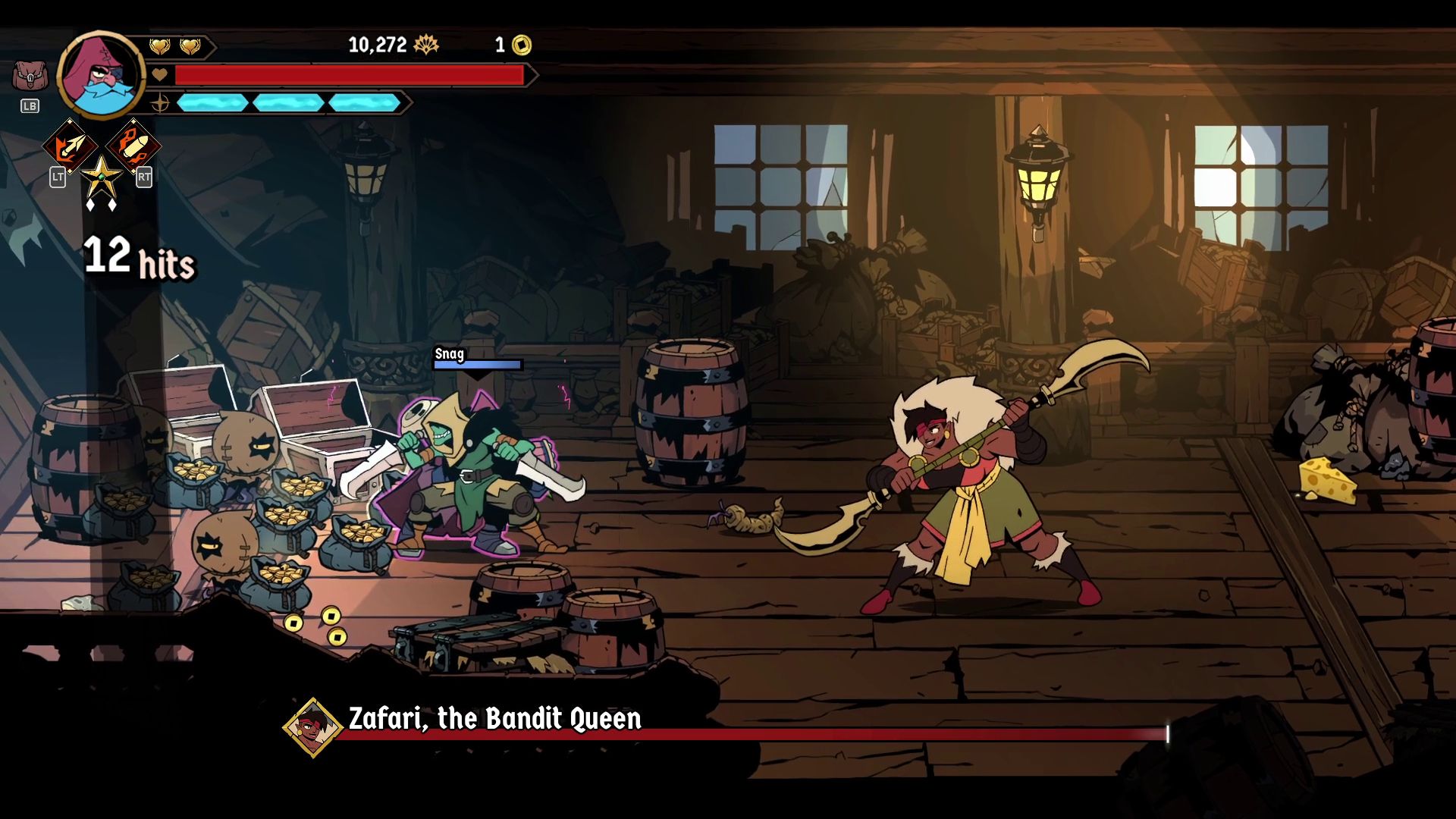Select the gold star special emblem
The height and width of the screenshot is (819, 1456).
101,177
